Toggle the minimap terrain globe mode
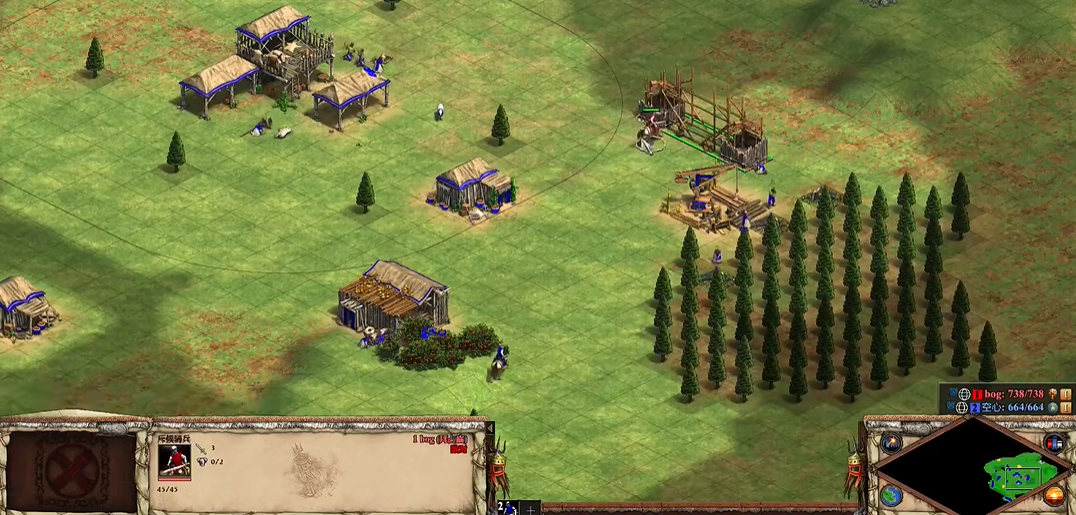Image resolution: width=1076 pixels, height=515 pixels. (891, 494)
